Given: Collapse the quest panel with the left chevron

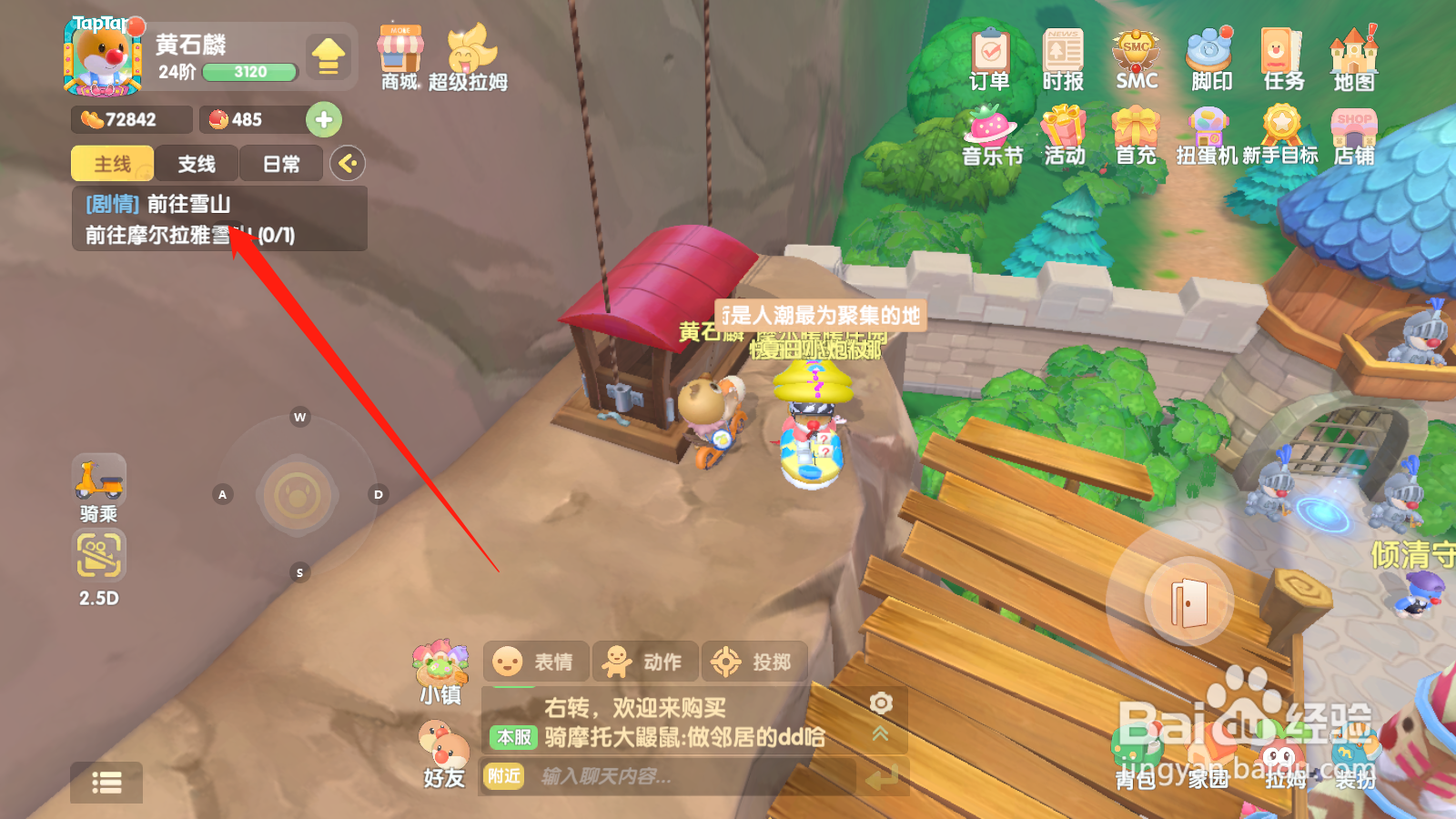Looking at the screenshot, I should (x=345, y=163).
